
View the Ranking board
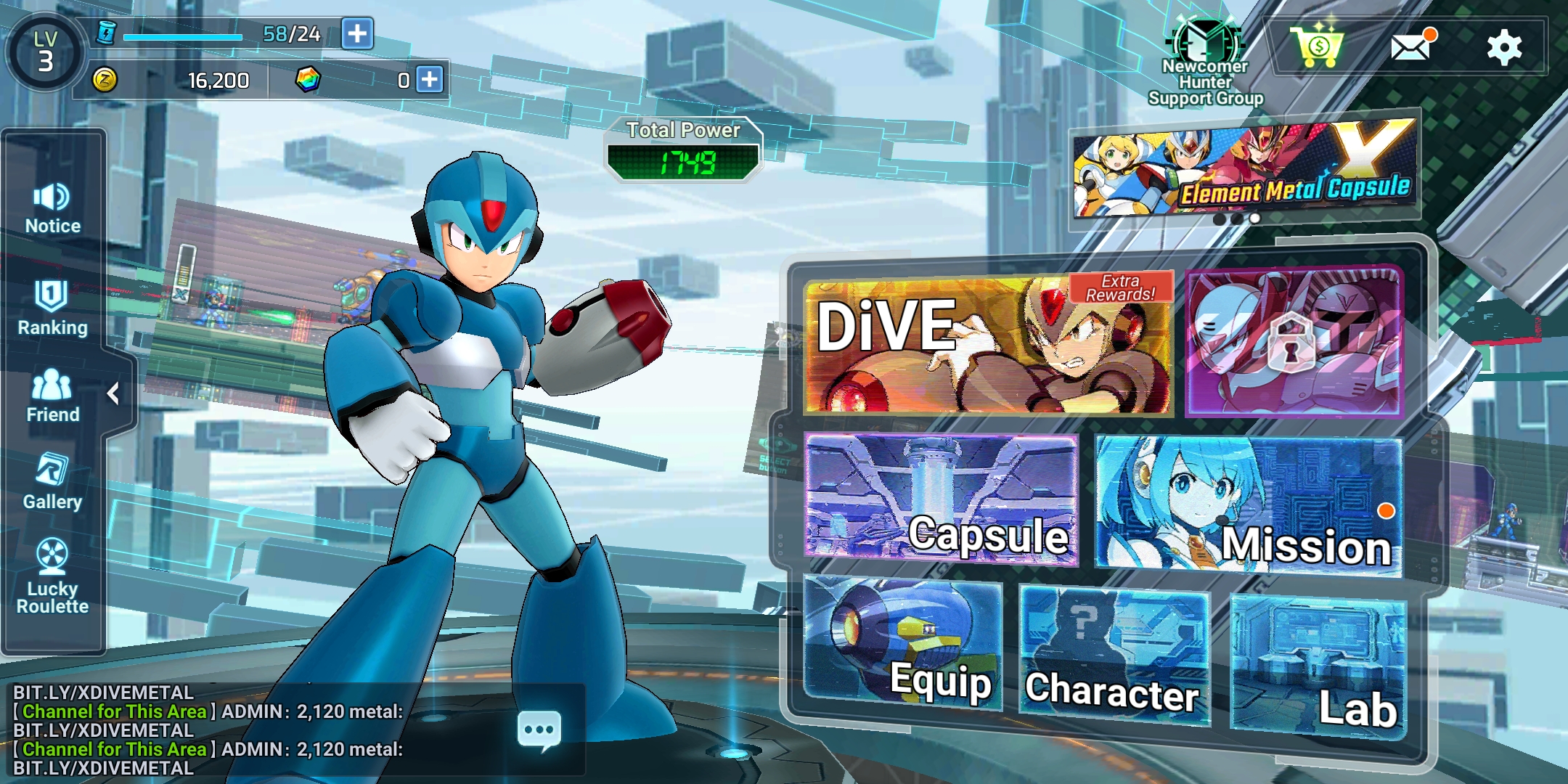coord(52,309)
